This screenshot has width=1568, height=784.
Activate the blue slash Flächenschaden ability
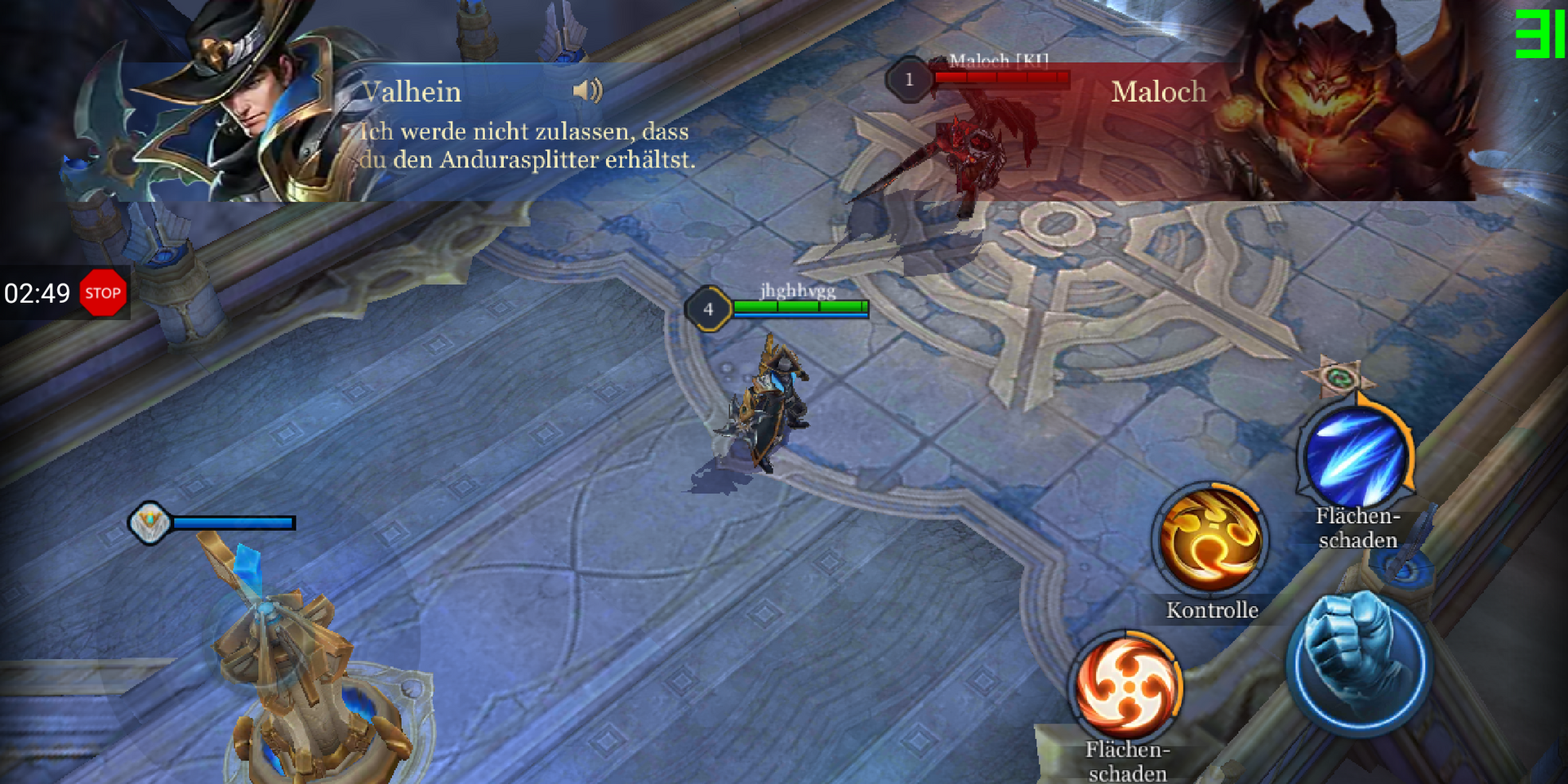[1356, 457]
